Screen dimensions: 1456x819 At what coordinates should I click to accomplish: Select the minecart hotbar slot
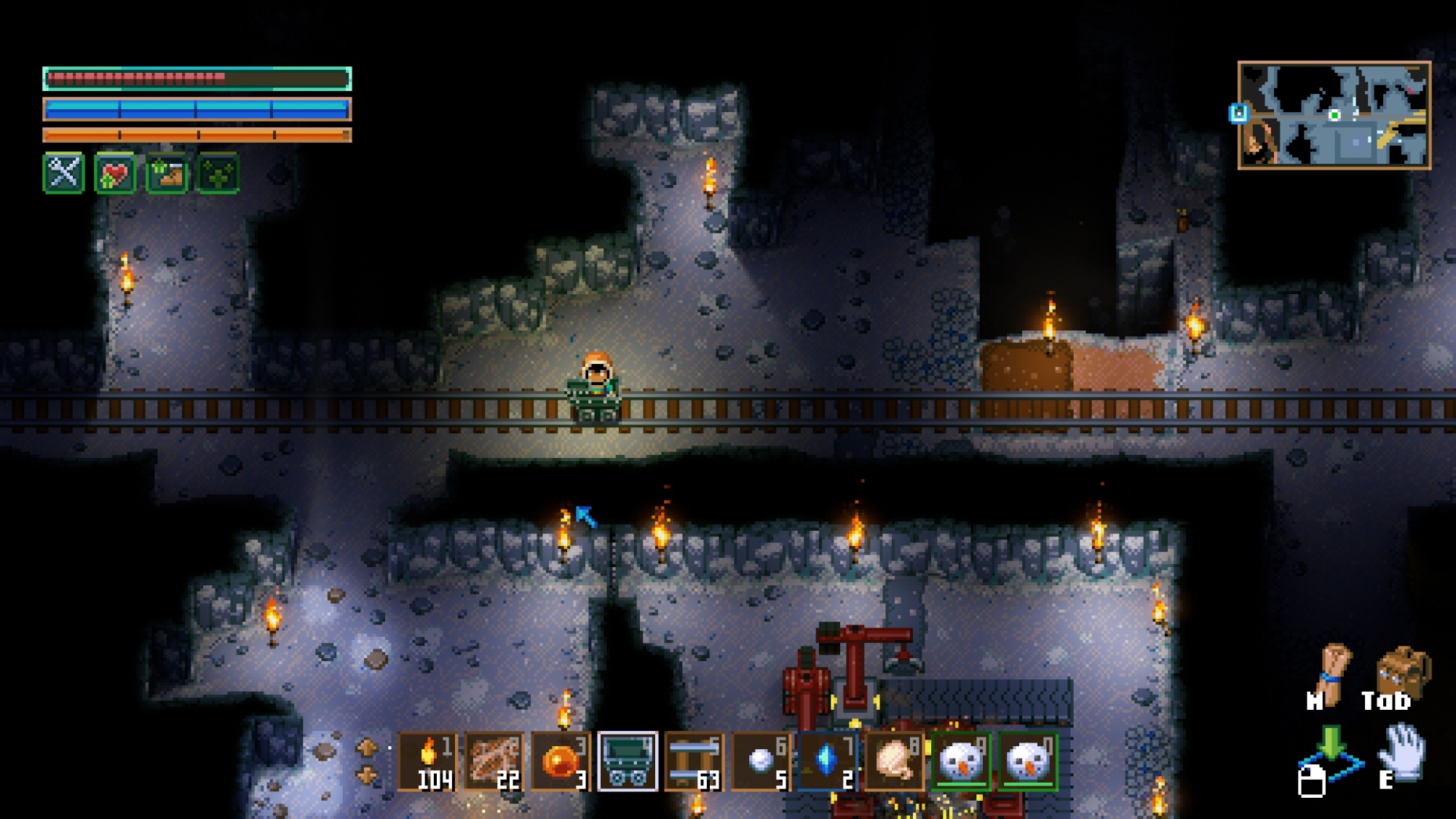click(x=628, y=761)
